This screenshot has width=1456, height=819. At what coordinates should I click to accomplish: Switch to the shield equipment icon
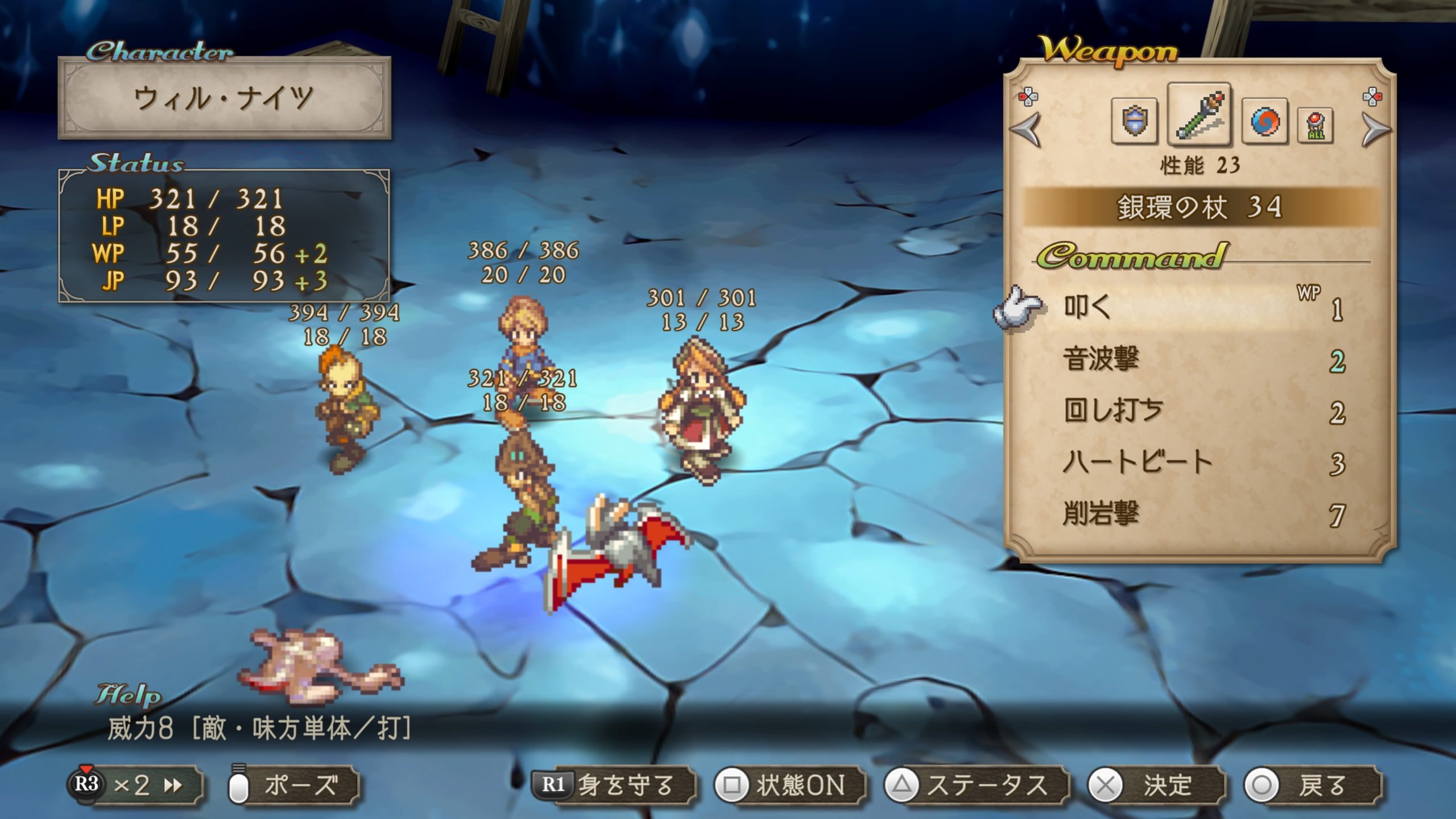pyautogui.click(x=1134, y=122)
